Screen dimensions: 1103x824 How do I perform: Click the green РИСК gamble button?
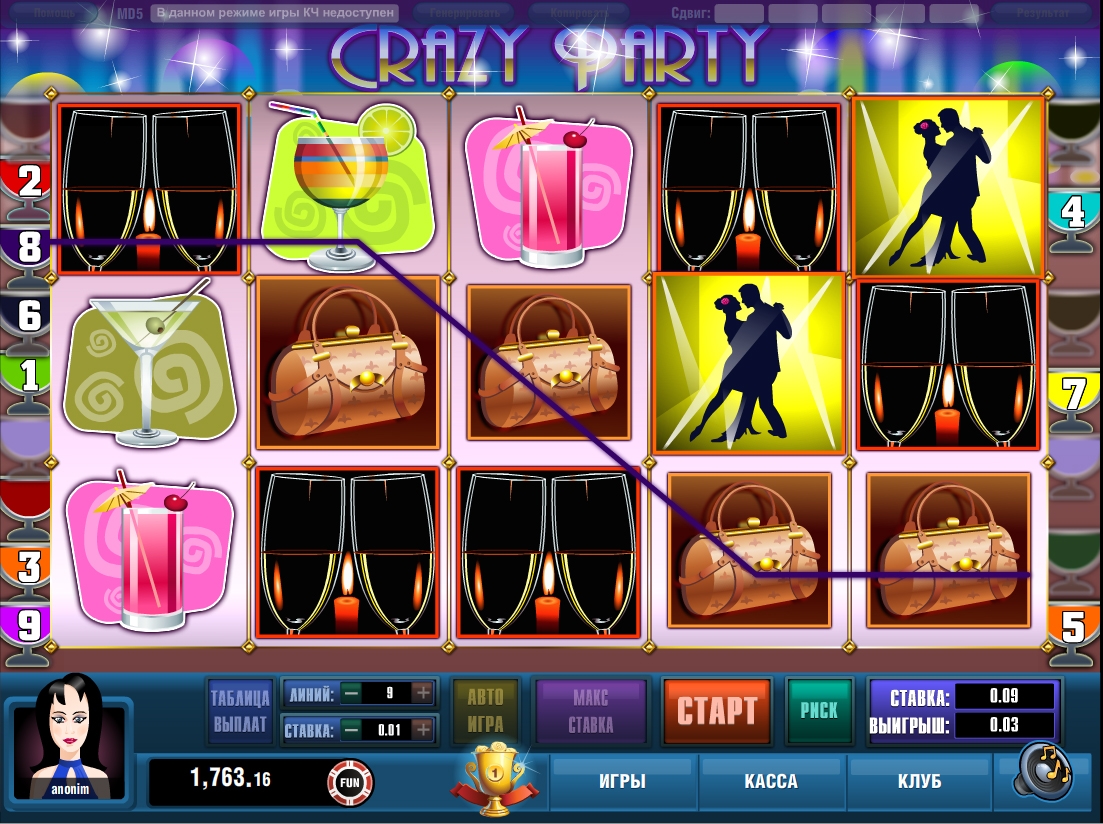(x=819, y=710)
